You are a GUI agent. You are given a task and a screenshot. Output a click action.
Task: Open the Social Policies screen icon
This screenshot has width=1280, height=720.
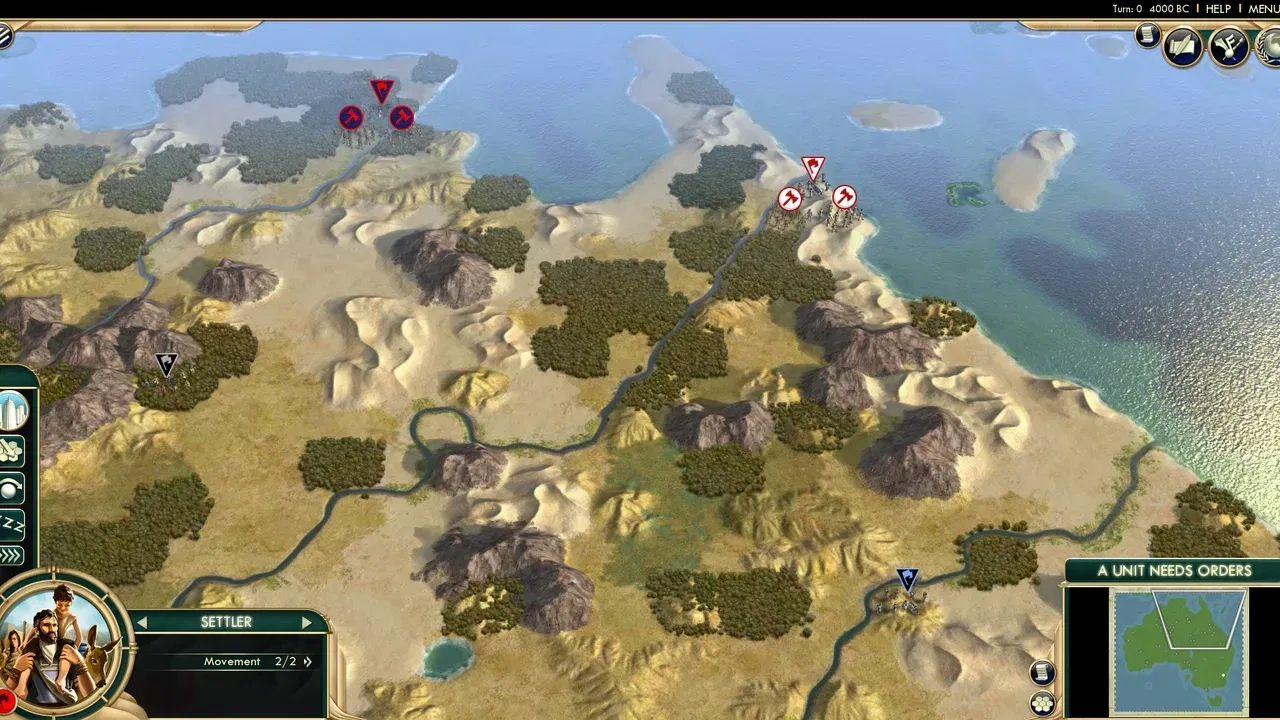point(1182,45)
